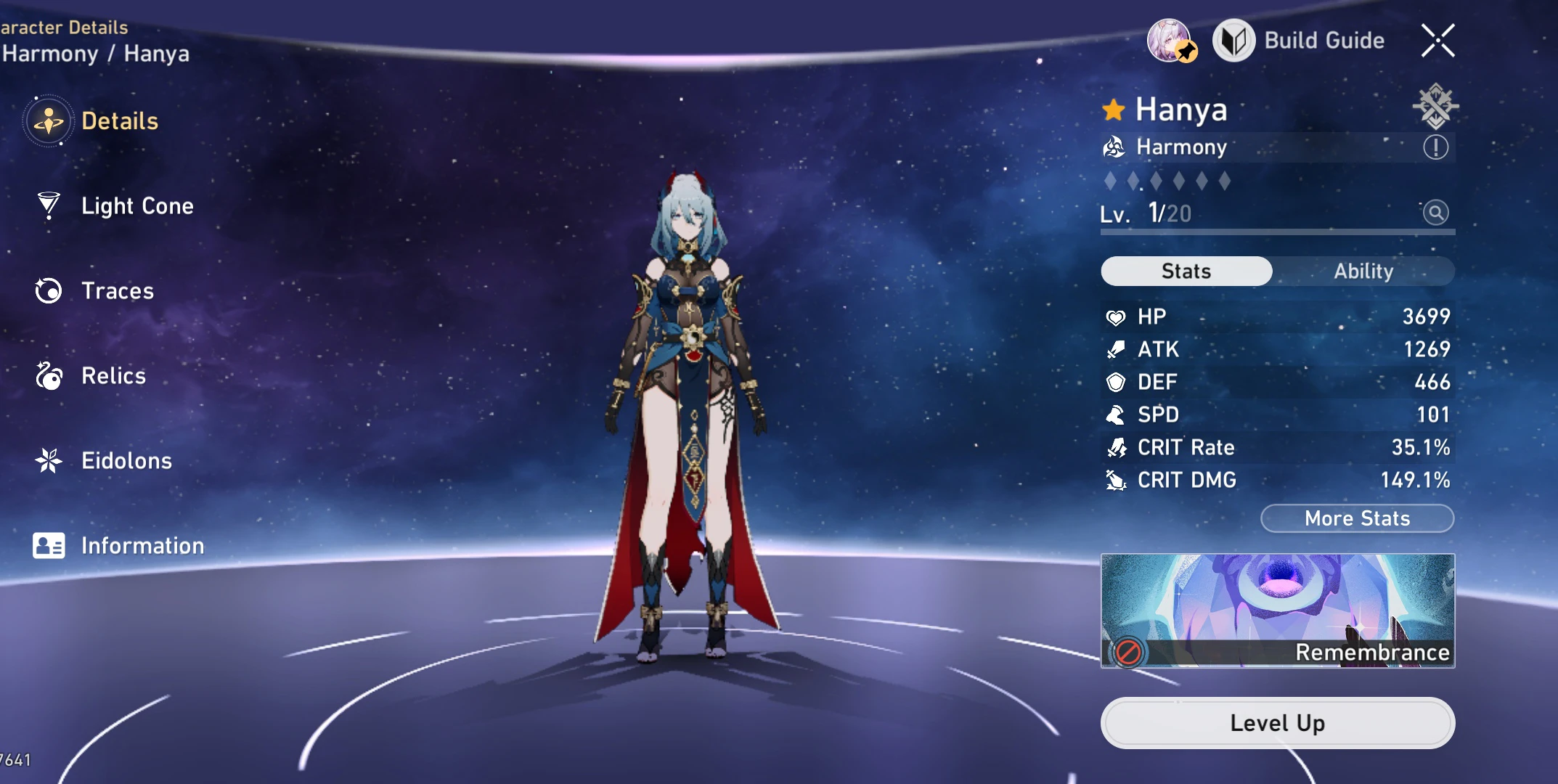Open the Details menu entry
This screenshot has width=1558, height=784.
pyautogui.click(x=118, y=121)
